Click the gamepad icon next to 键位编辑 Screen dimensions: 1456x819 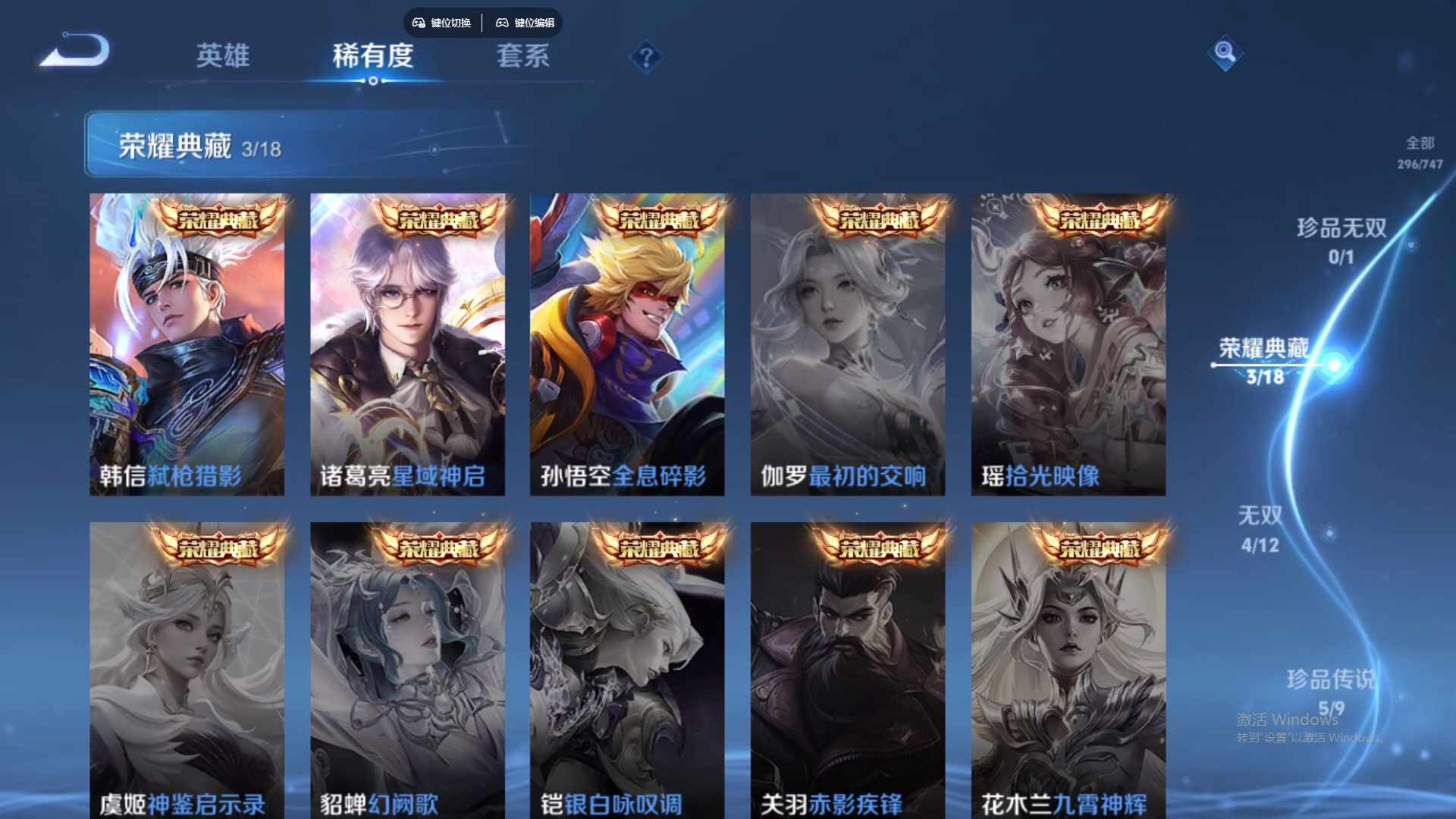(x=502, y=23)
